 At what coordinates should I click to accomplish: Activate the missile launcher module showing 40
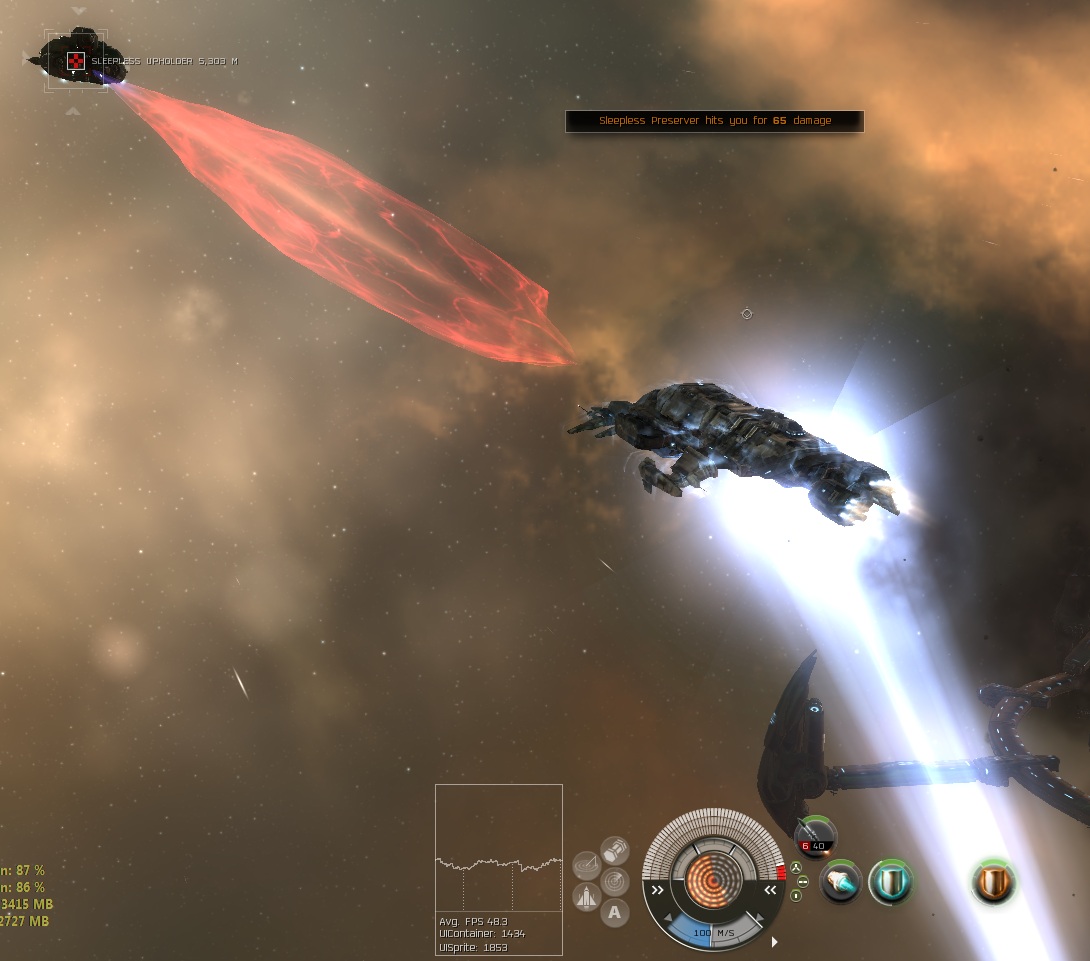point(814,837)
